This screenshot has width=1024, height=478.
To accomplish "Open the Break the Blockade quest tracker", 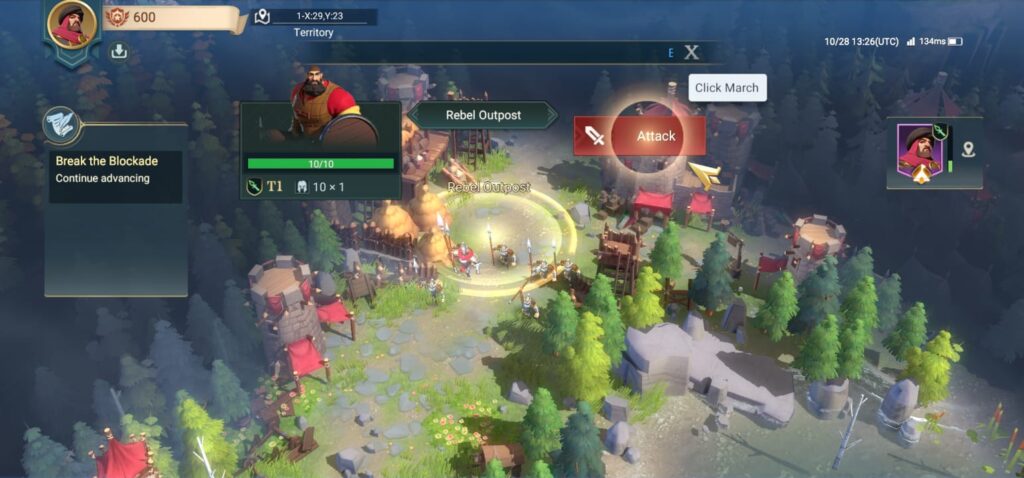I will point(117,169).
